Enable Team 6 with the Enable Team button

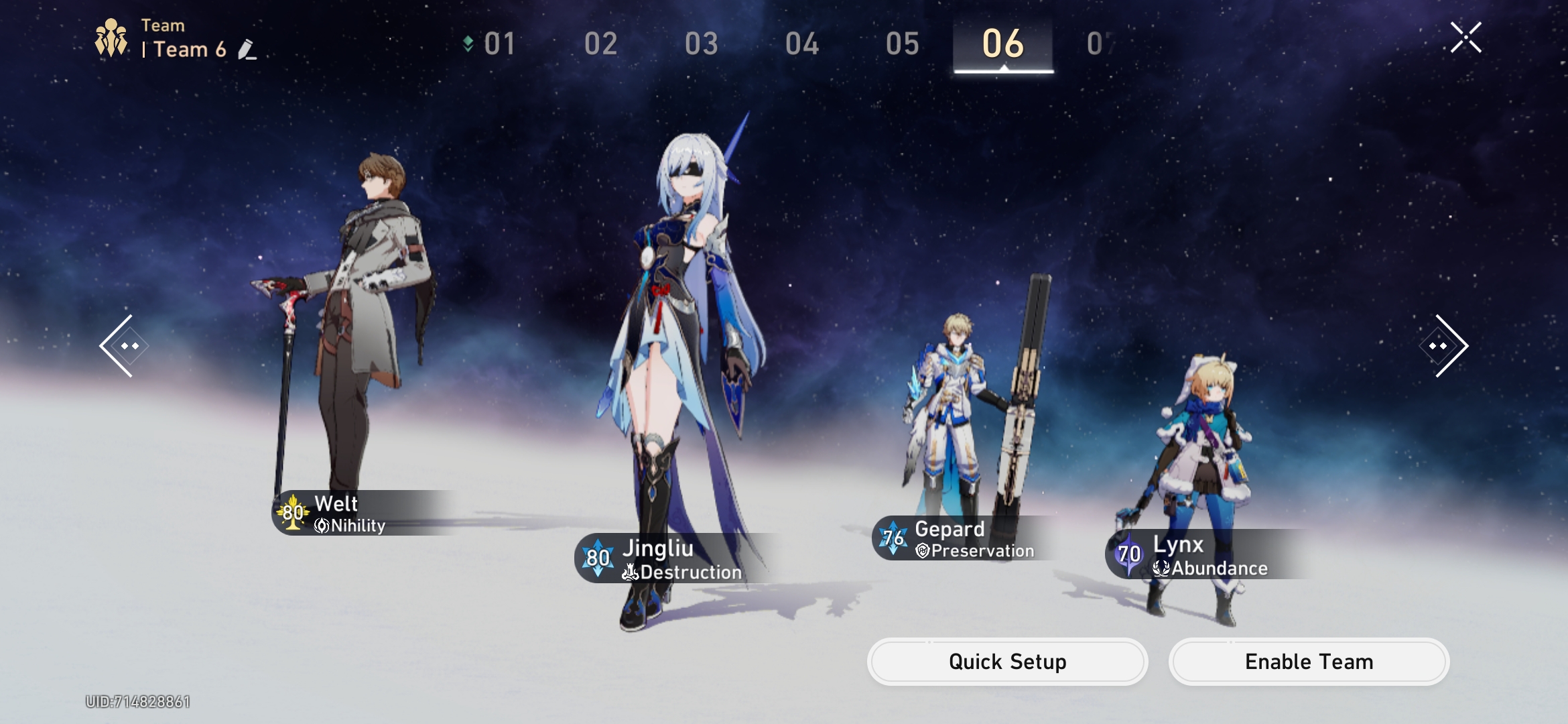1309,662
